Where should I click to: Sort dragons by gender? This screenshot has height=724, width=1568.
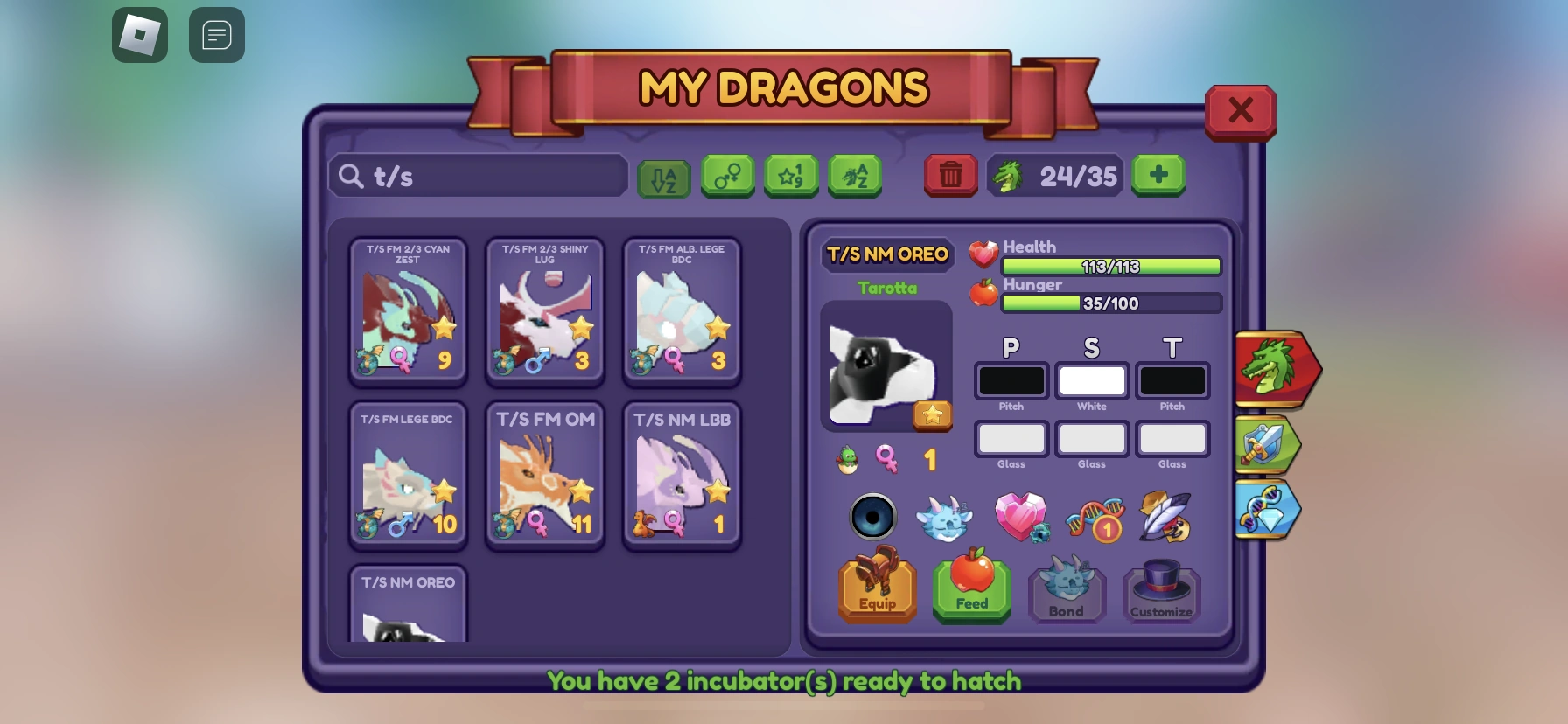(728, 176)
